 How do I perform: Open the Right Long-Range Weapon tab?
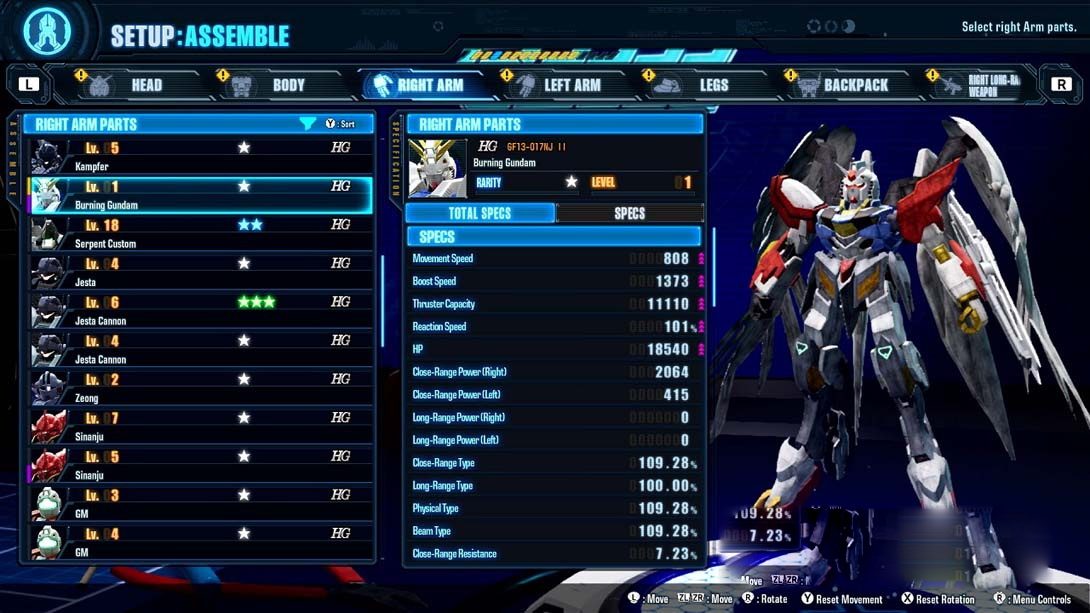click(x=982, y=86)
